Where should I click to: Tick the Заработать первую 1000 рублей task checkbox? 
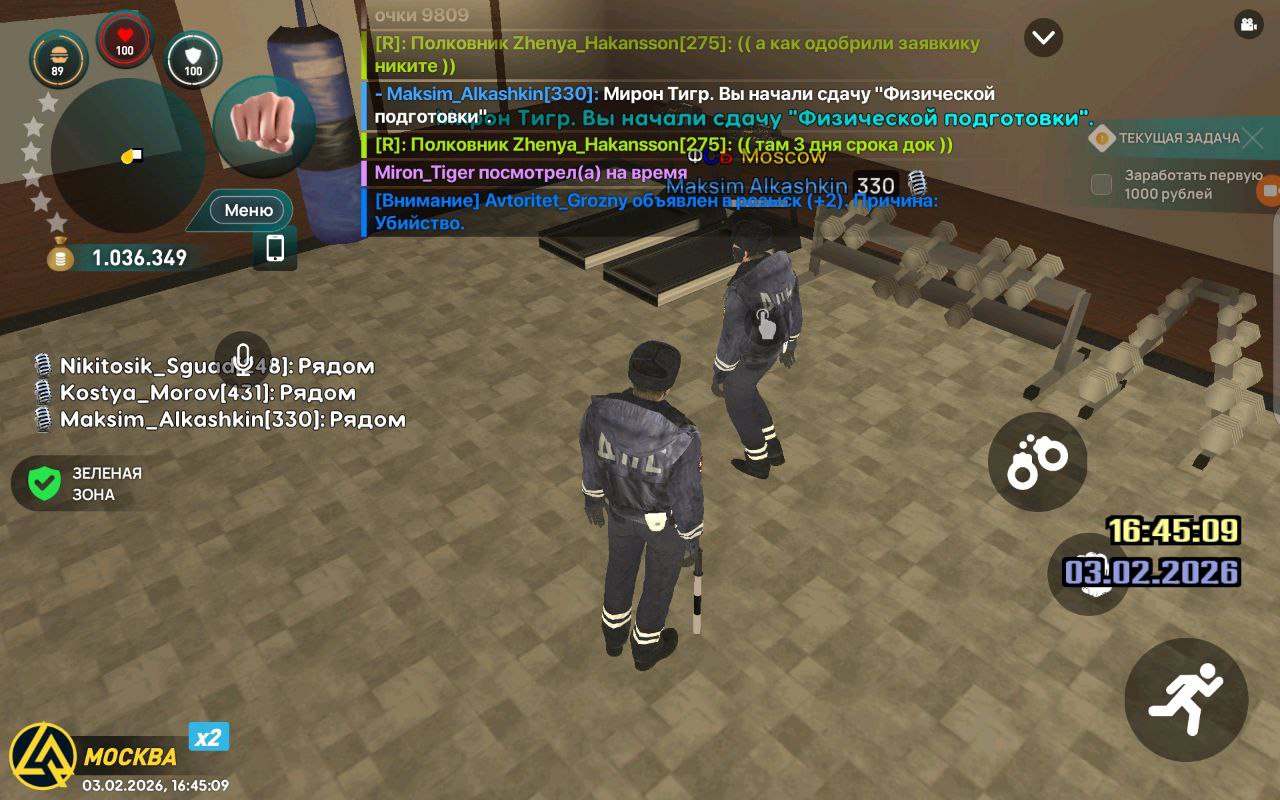pyautogui.click(x=1101, y=184)
